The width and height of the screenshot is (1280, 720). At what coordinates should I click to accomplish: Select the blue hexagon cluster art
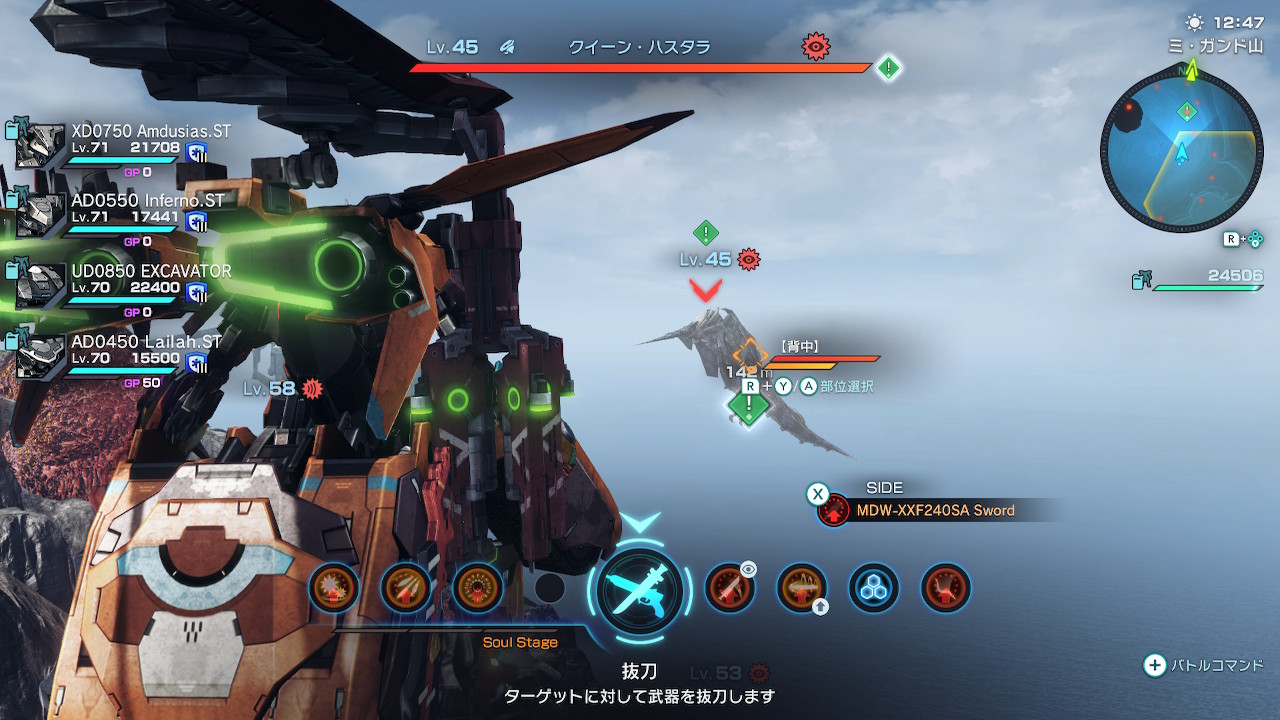[x=874, y=587]
